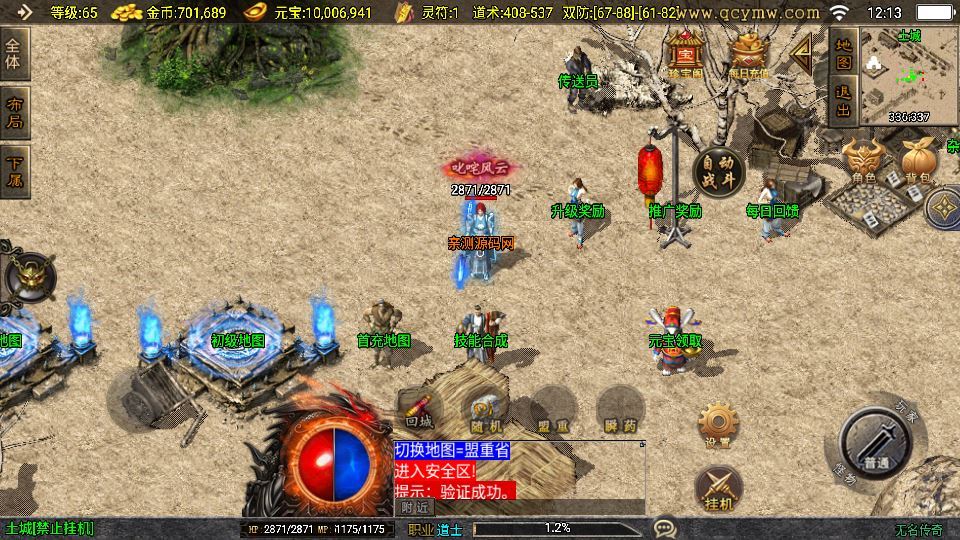The width and height of the screenshot is (960, 540).
Task: Collapse the top icon row with the arrow
Action: tap(801, 54)
